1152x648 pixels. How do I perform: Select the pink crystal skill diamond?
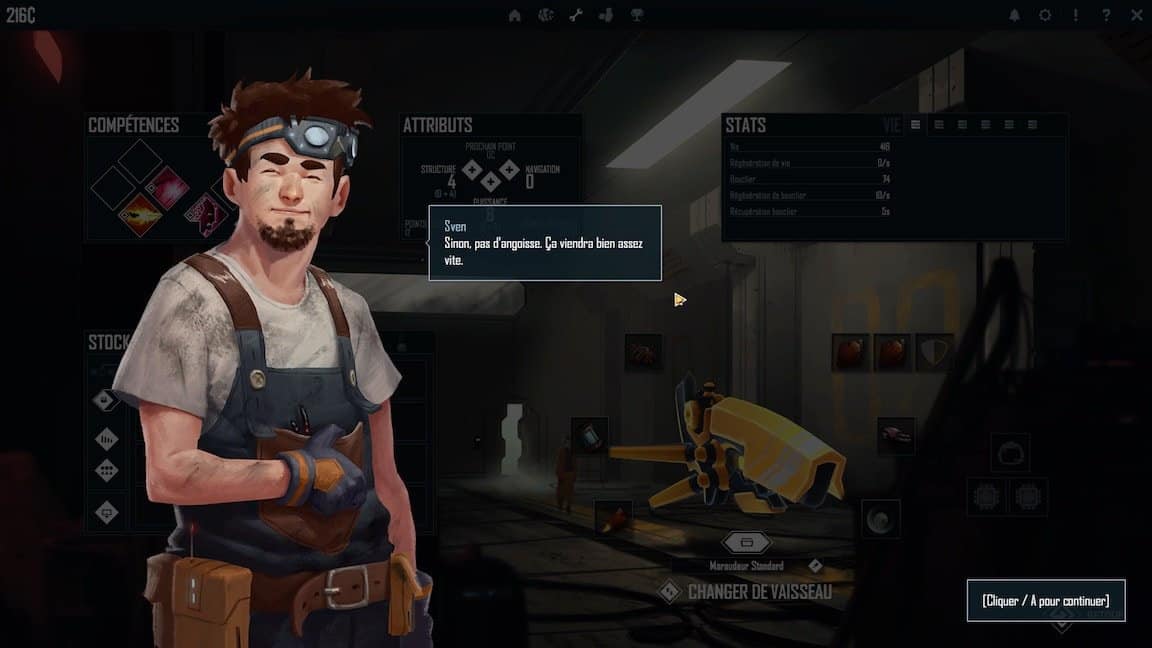coord(166,188)
